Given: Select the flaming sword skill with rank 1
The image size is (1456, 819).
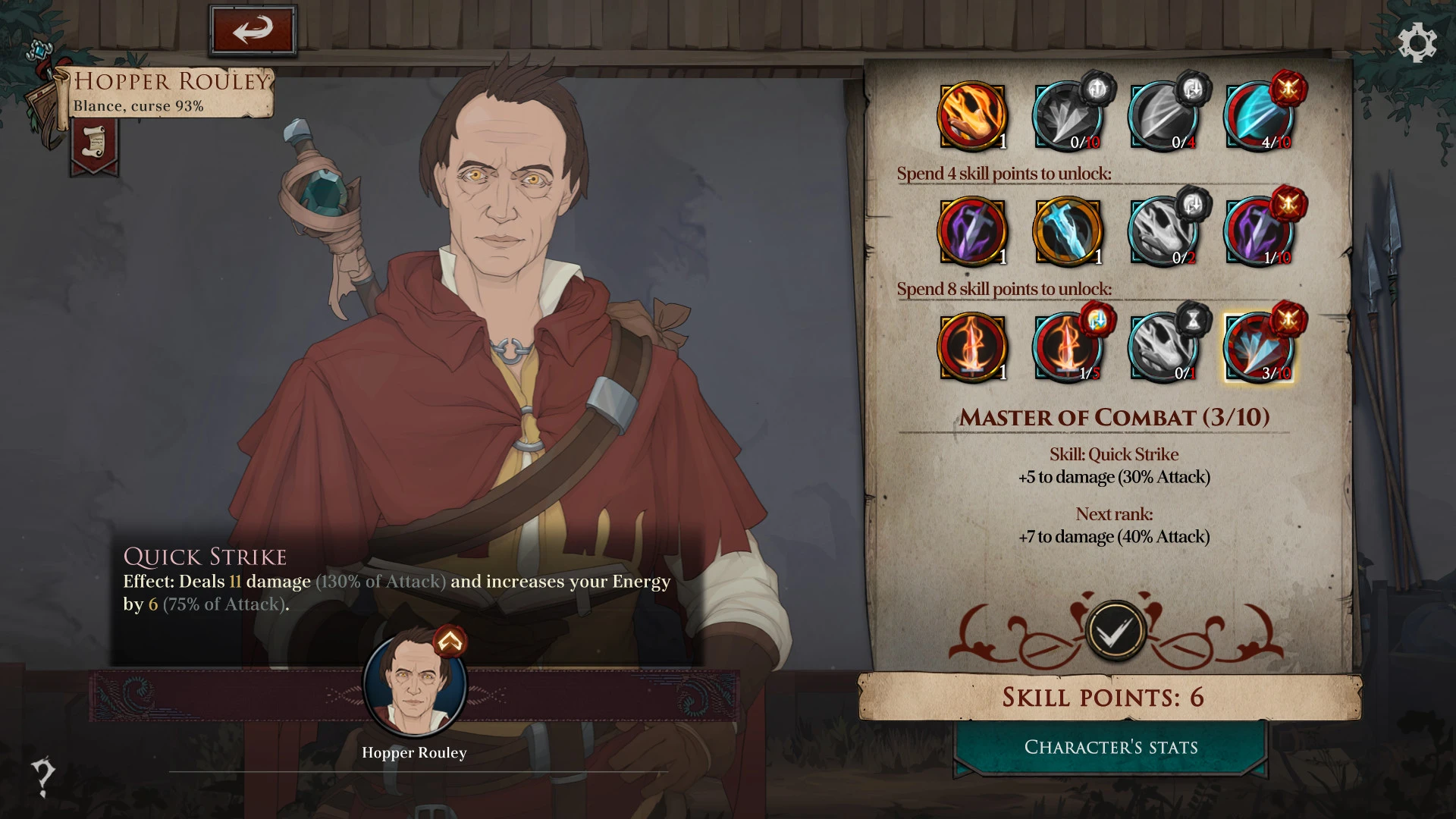Looking at the screenshot, I should [972, 347].
